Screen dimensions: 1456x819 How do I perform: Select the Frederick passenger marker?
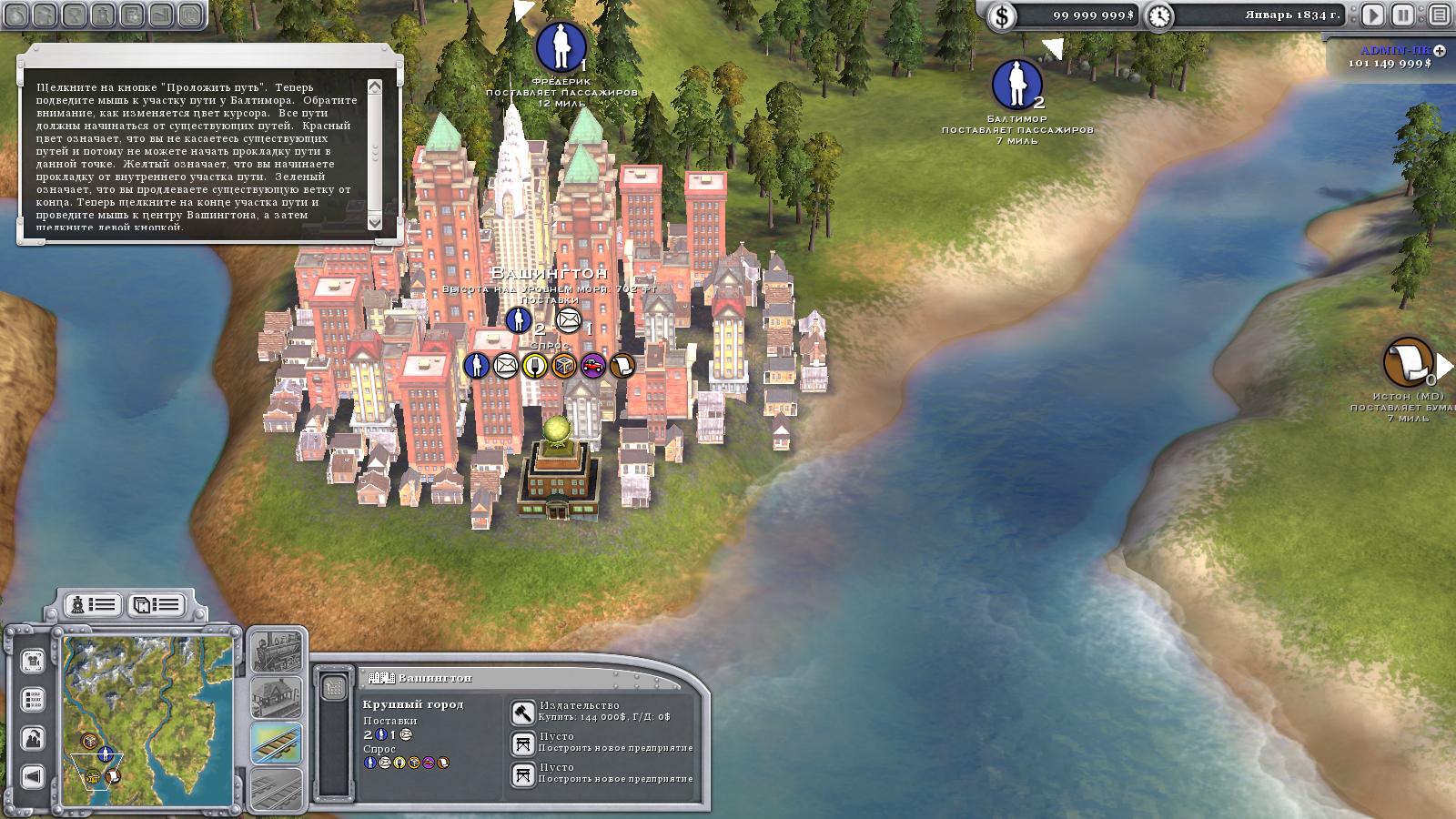click(561, 46)
